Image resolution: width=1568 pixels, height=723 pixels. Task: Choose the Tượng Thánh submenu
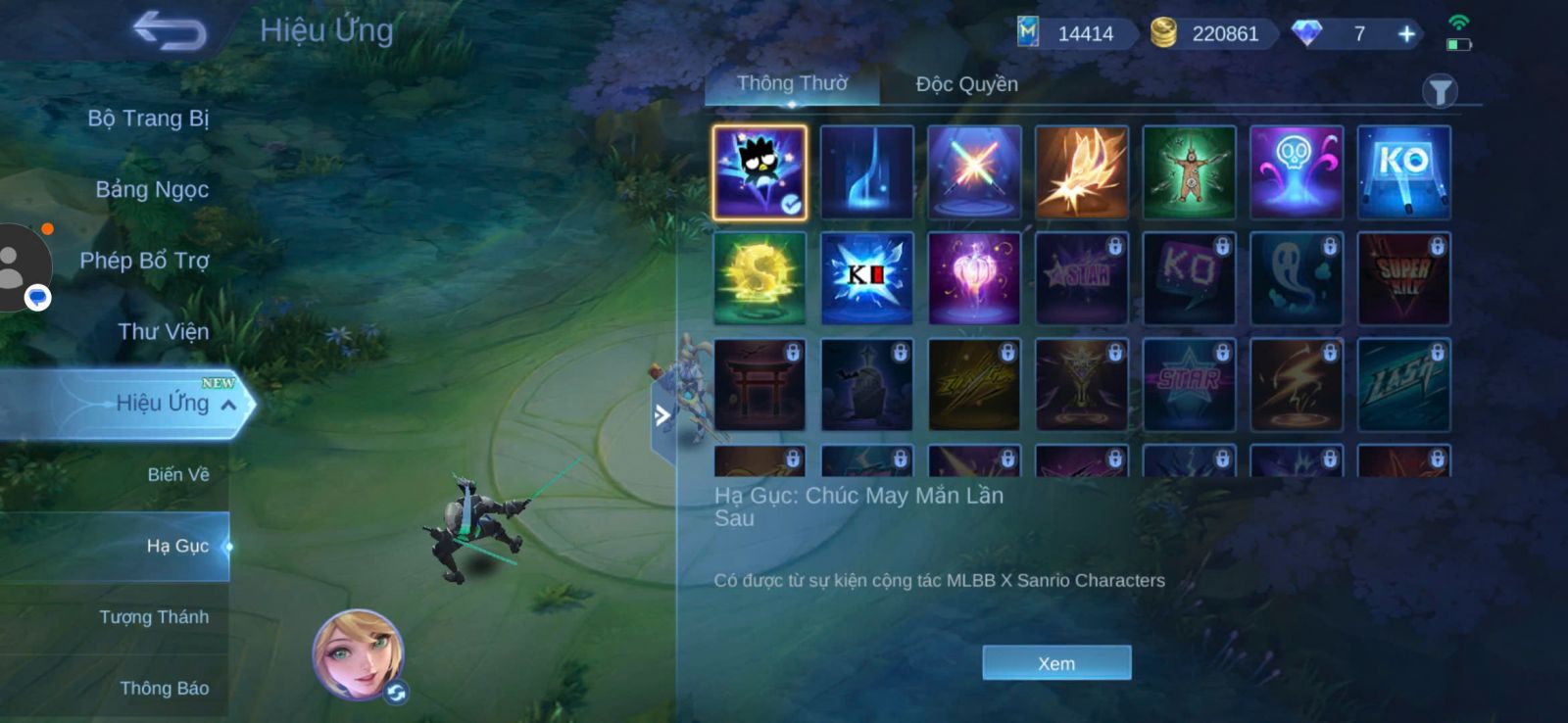[x=154, y=617]
